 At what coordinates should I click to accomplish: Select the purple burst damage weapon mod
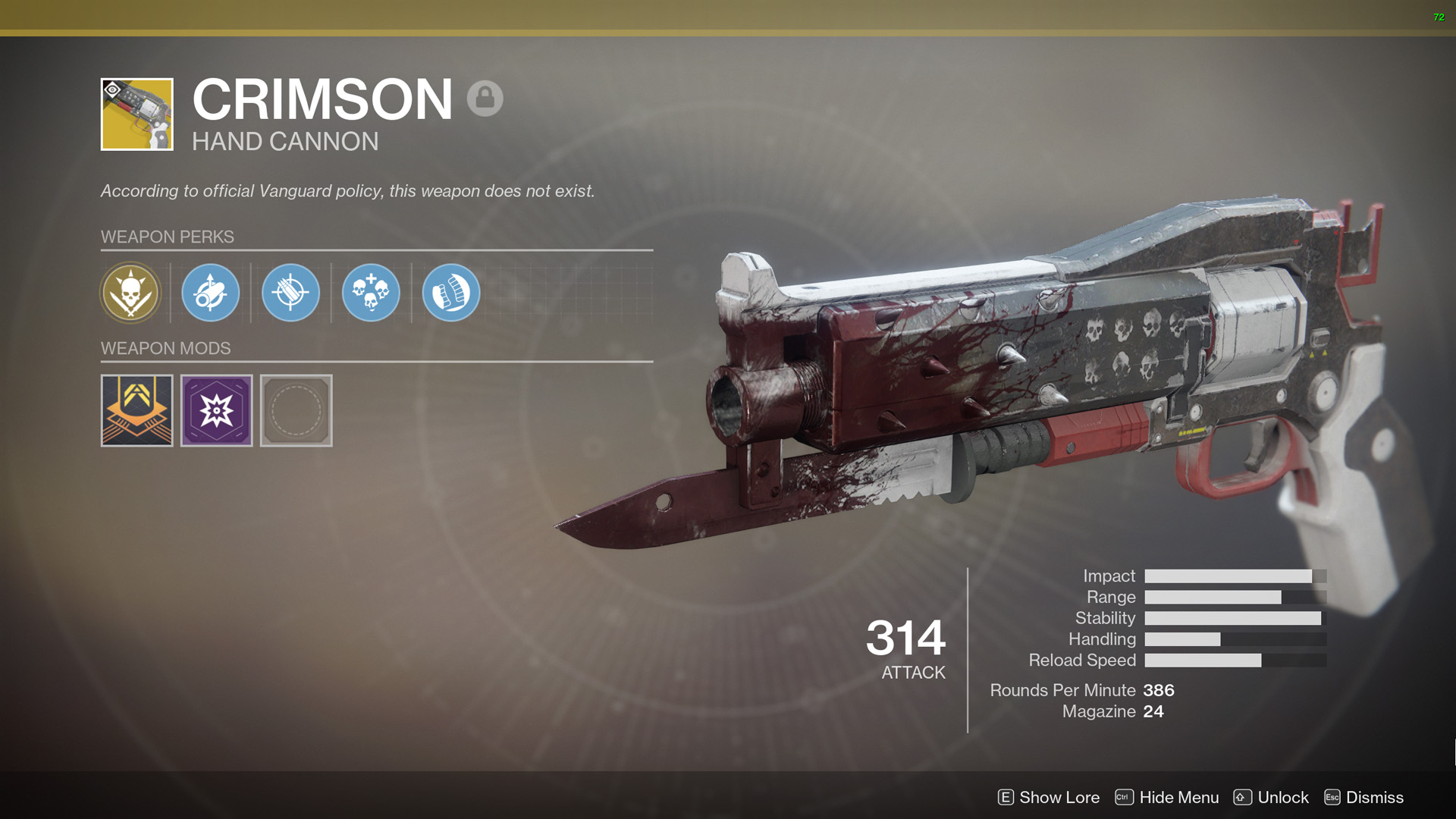pos(216,410)
